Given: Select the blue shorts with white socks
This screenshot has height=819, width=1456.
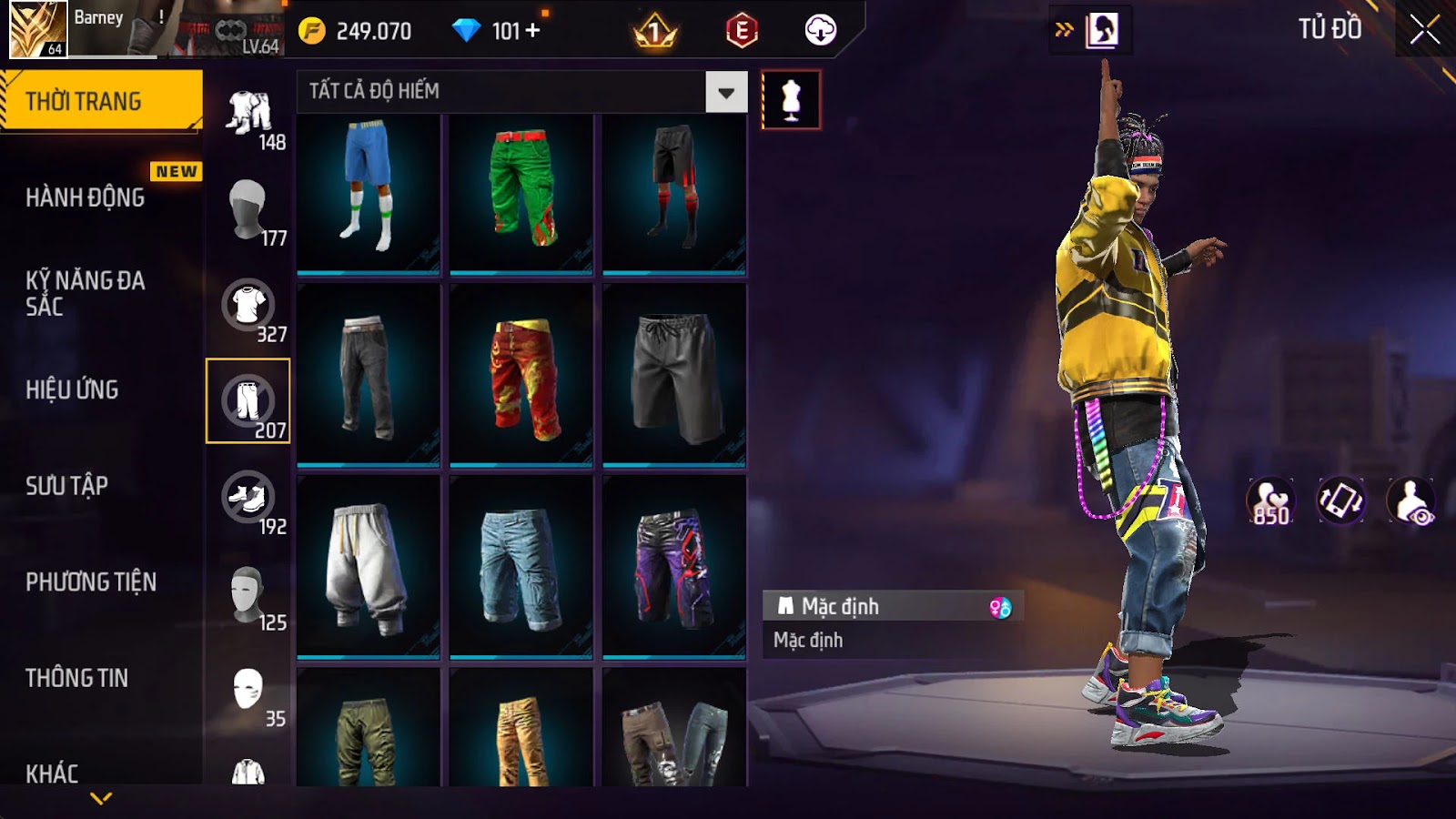Looking at the screenshot, I should click(369, 191).
